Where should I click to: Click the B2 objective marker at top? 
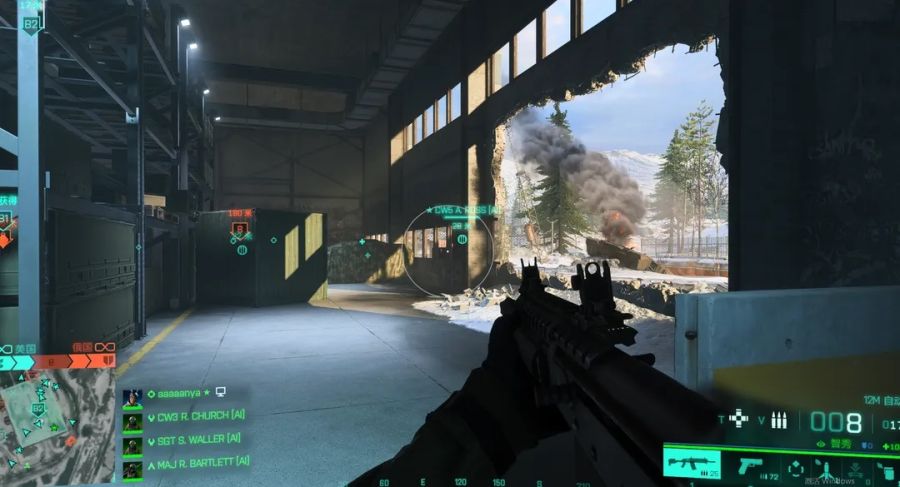(x=31, y=22)
